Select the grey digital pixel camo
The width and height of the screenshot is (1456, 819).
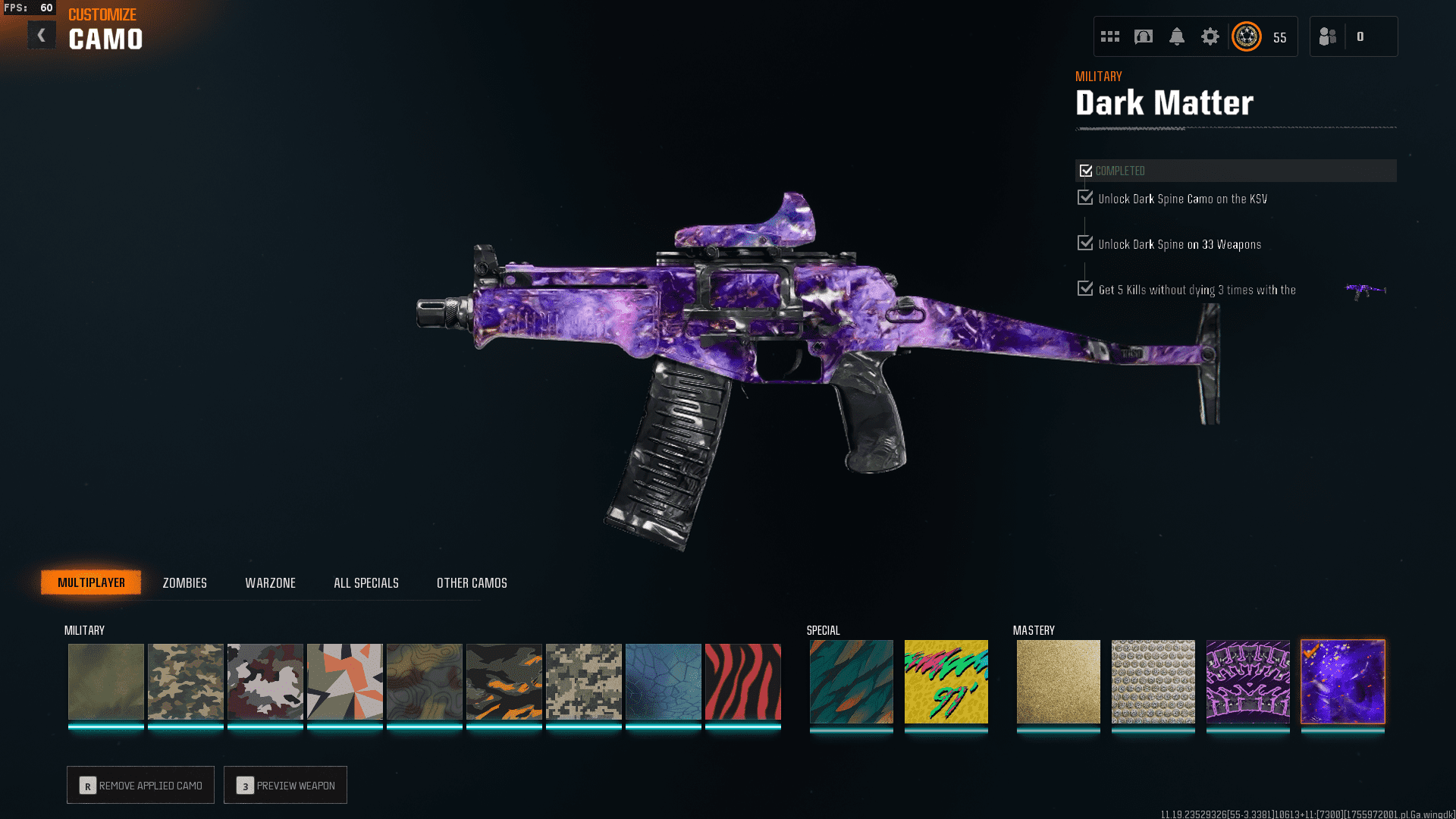point(583,681)
